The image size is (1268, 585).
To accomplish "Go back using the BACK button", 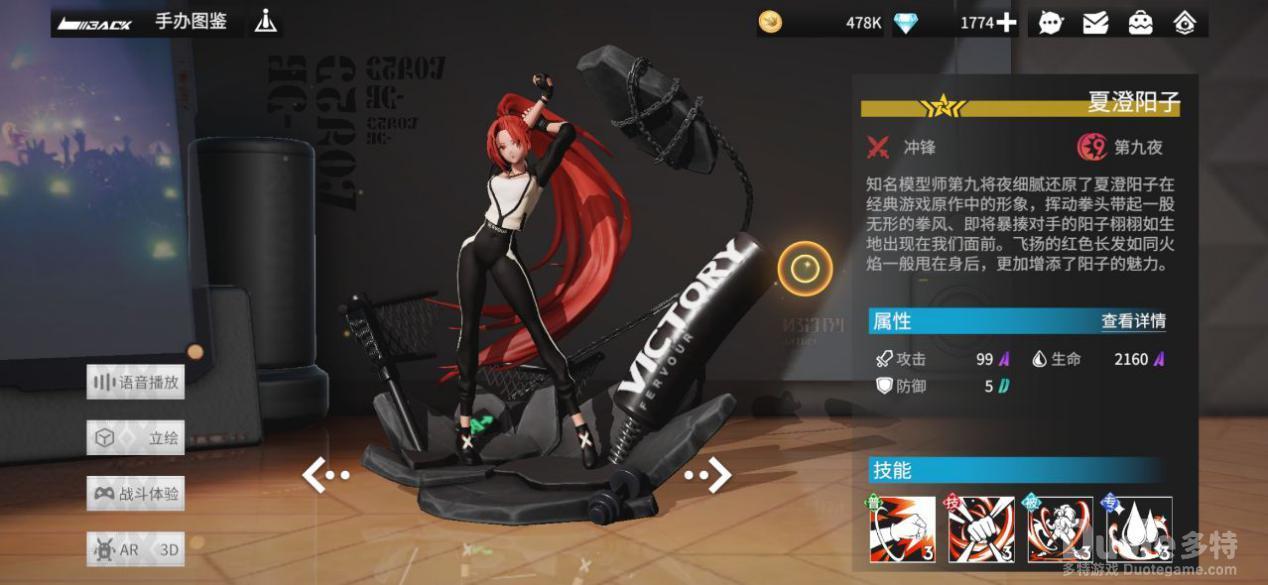I will coord(95,22).
